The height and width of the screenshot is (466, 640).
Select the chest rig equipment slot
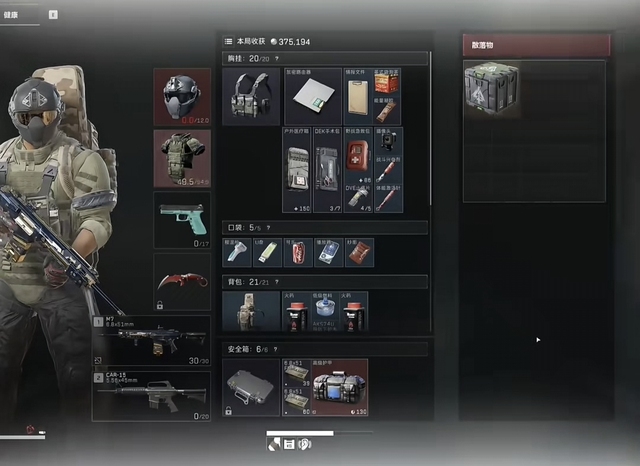coord(251,97)
